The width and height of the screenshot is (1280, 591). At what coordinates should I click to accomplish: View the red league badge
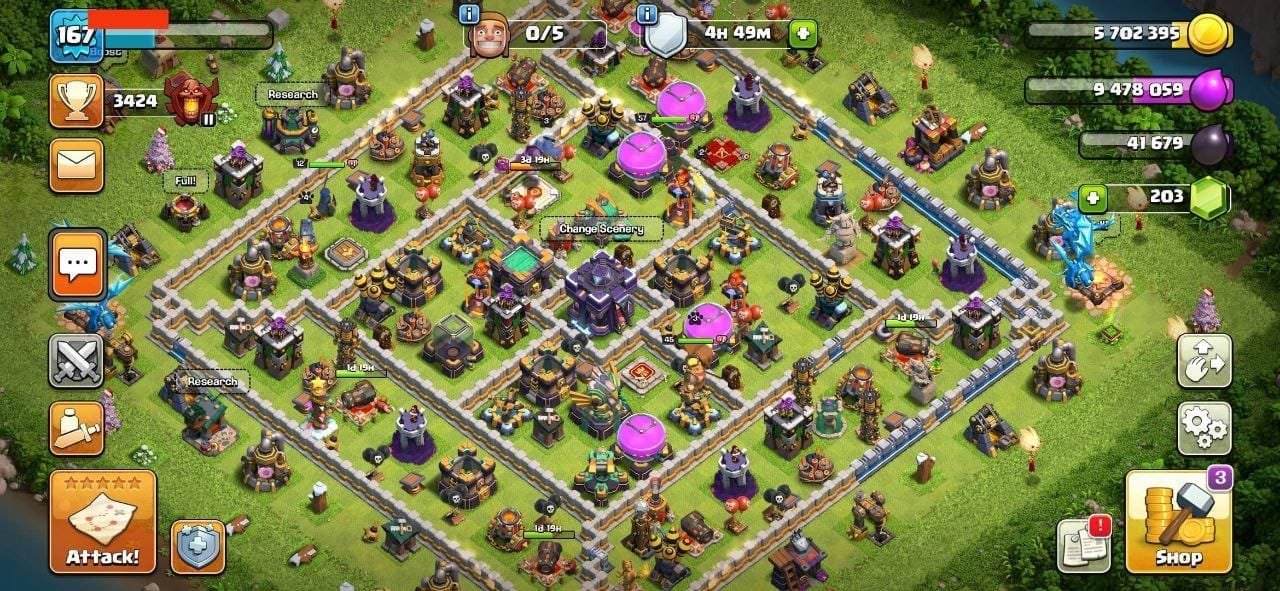pyautogui.click(x=190, y=100)
